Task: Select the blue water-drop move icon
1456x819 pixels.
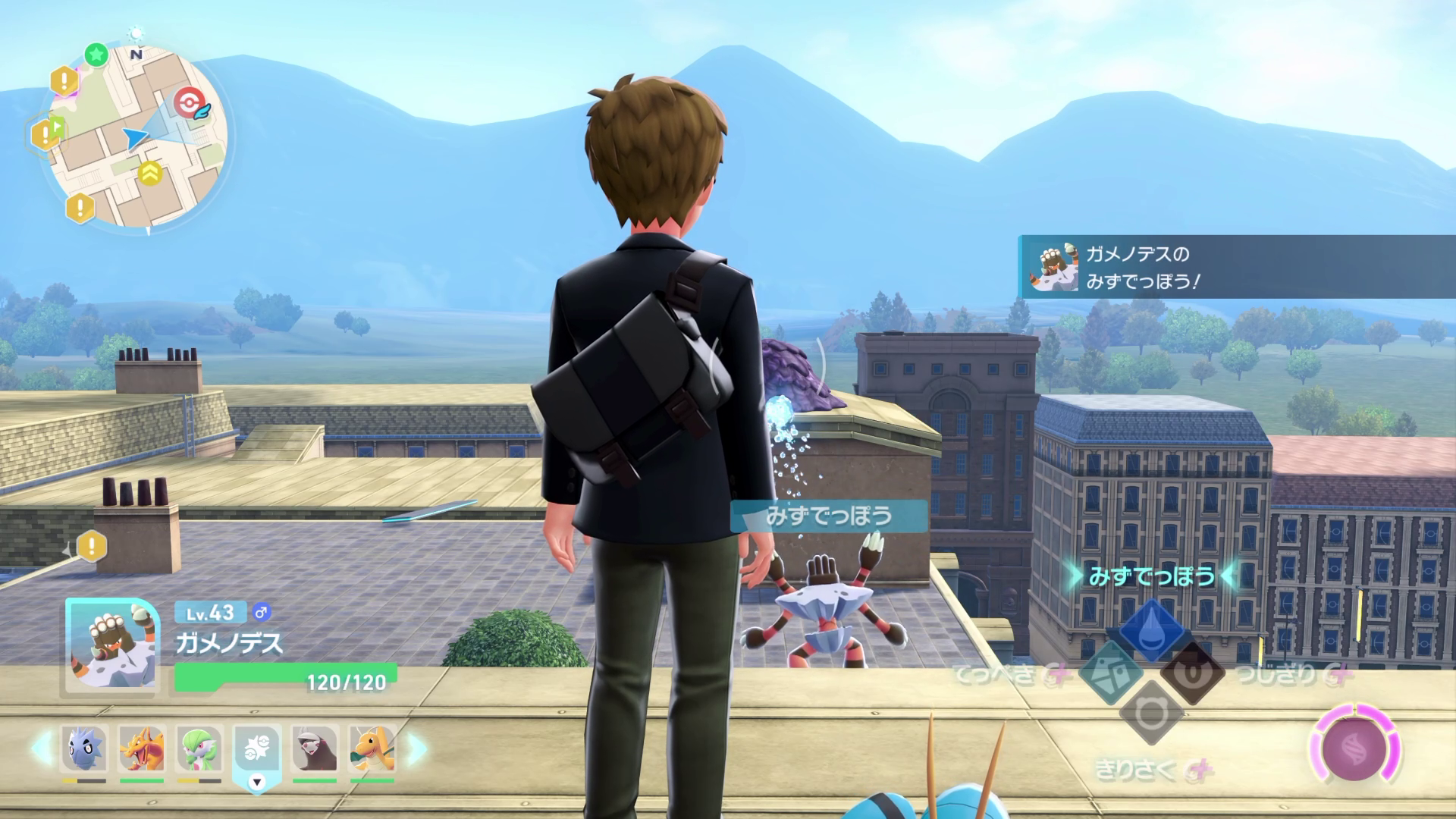Action: pos(1151,629)
